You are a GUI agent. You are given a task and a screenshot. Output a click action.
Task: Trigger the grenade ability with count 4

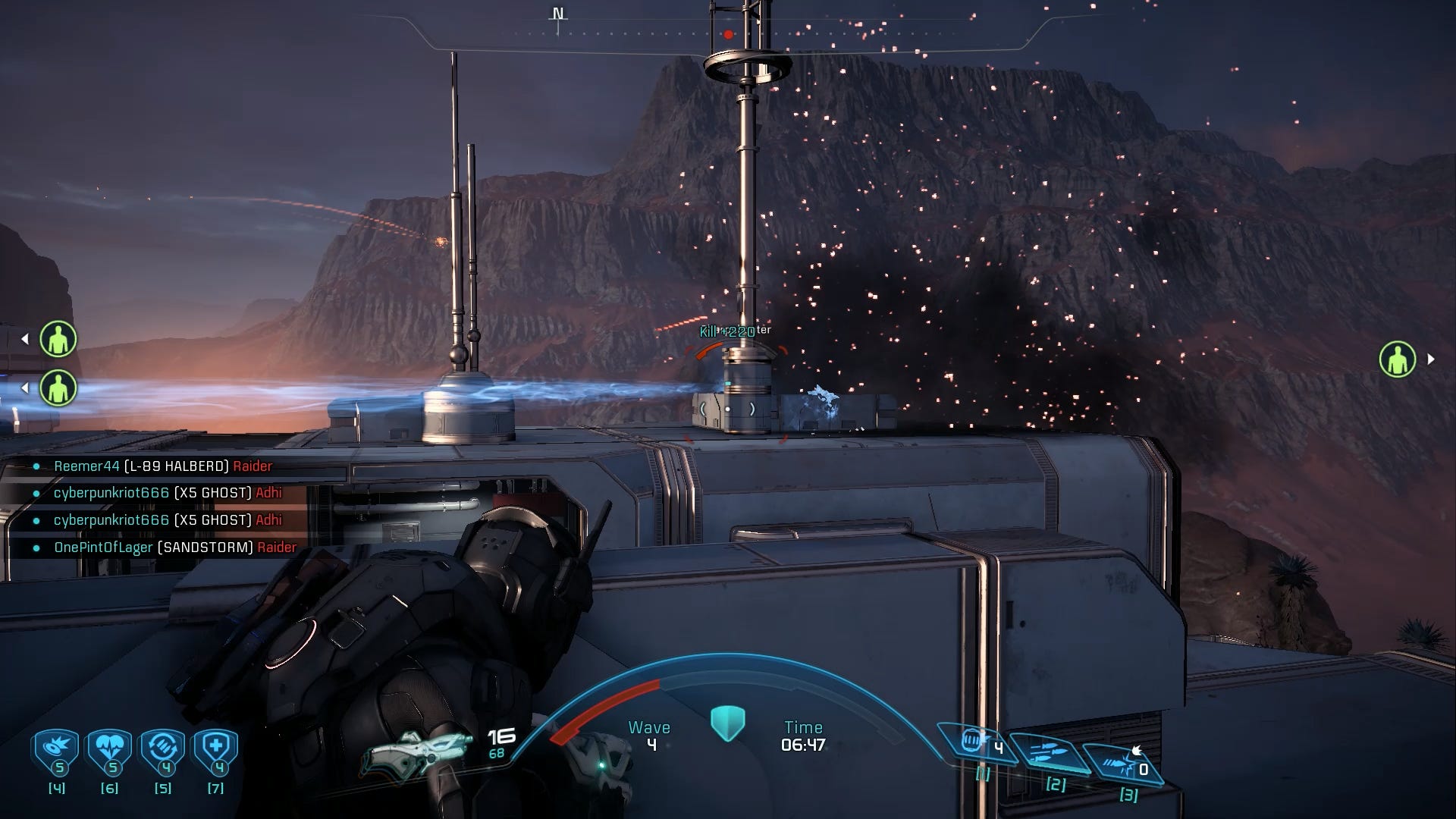coord(976,742)
